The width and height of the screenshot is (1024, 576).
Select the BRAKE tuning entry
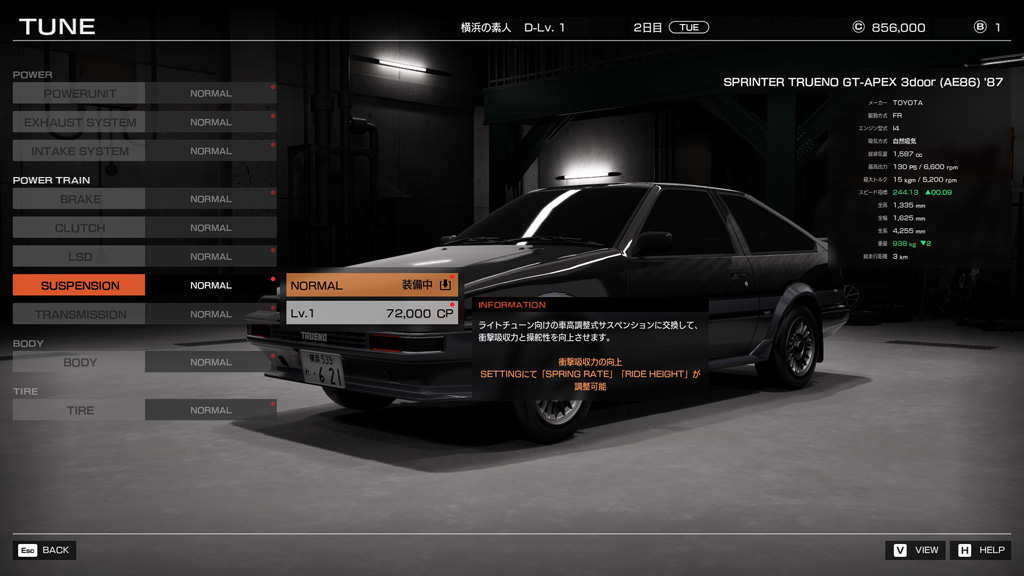pos(79,199)
